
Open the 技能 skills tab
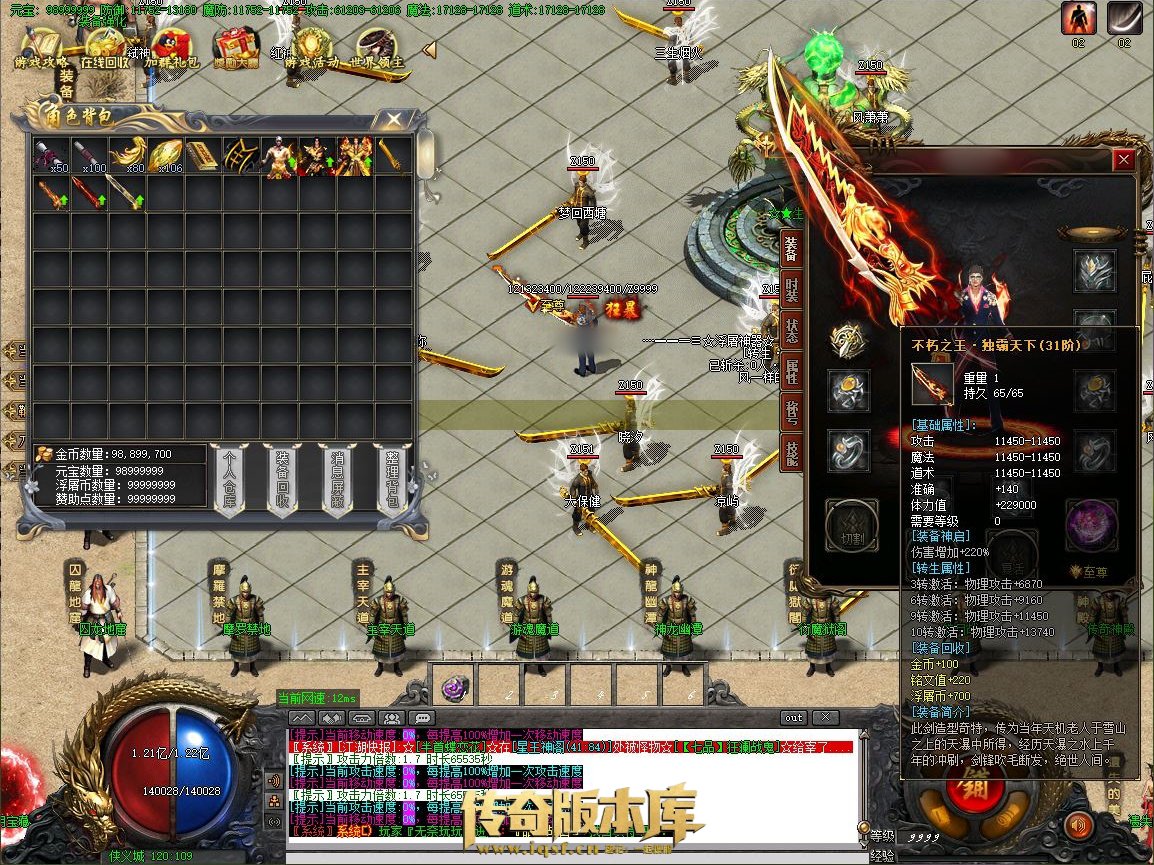791,453
